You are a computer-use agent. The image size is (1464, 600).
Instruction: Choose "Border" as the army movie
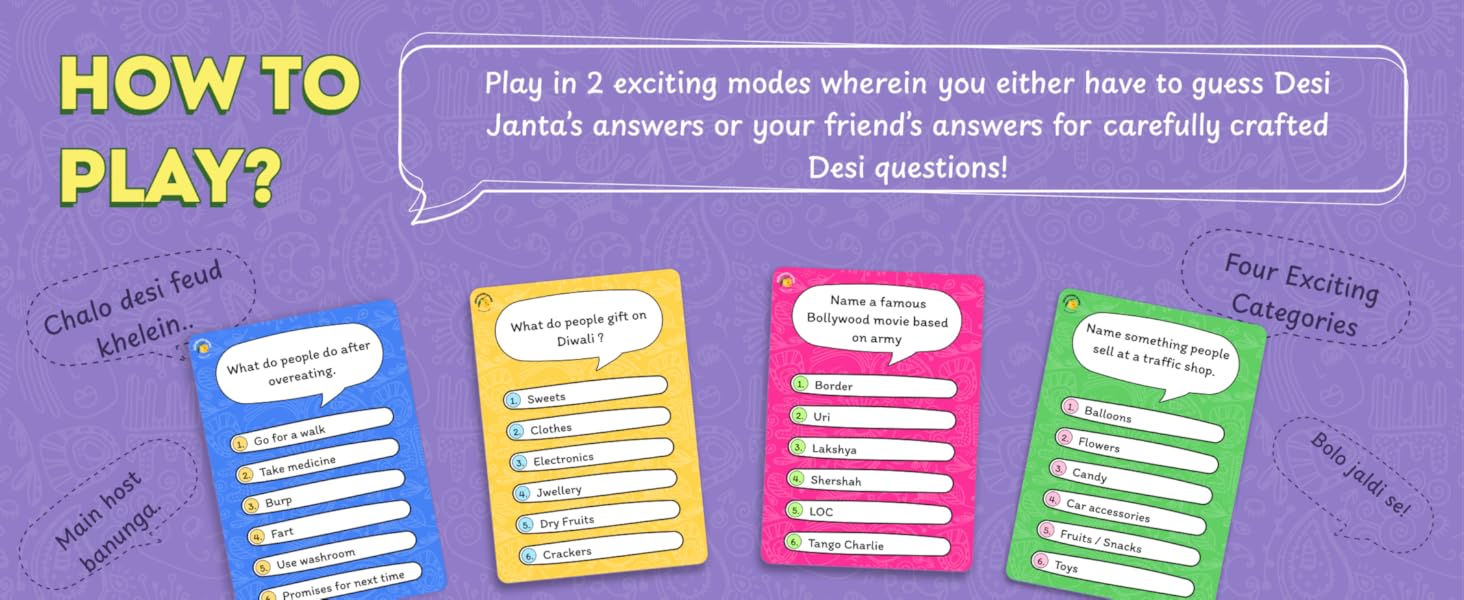pyautogui.click(x=872, y=386)
